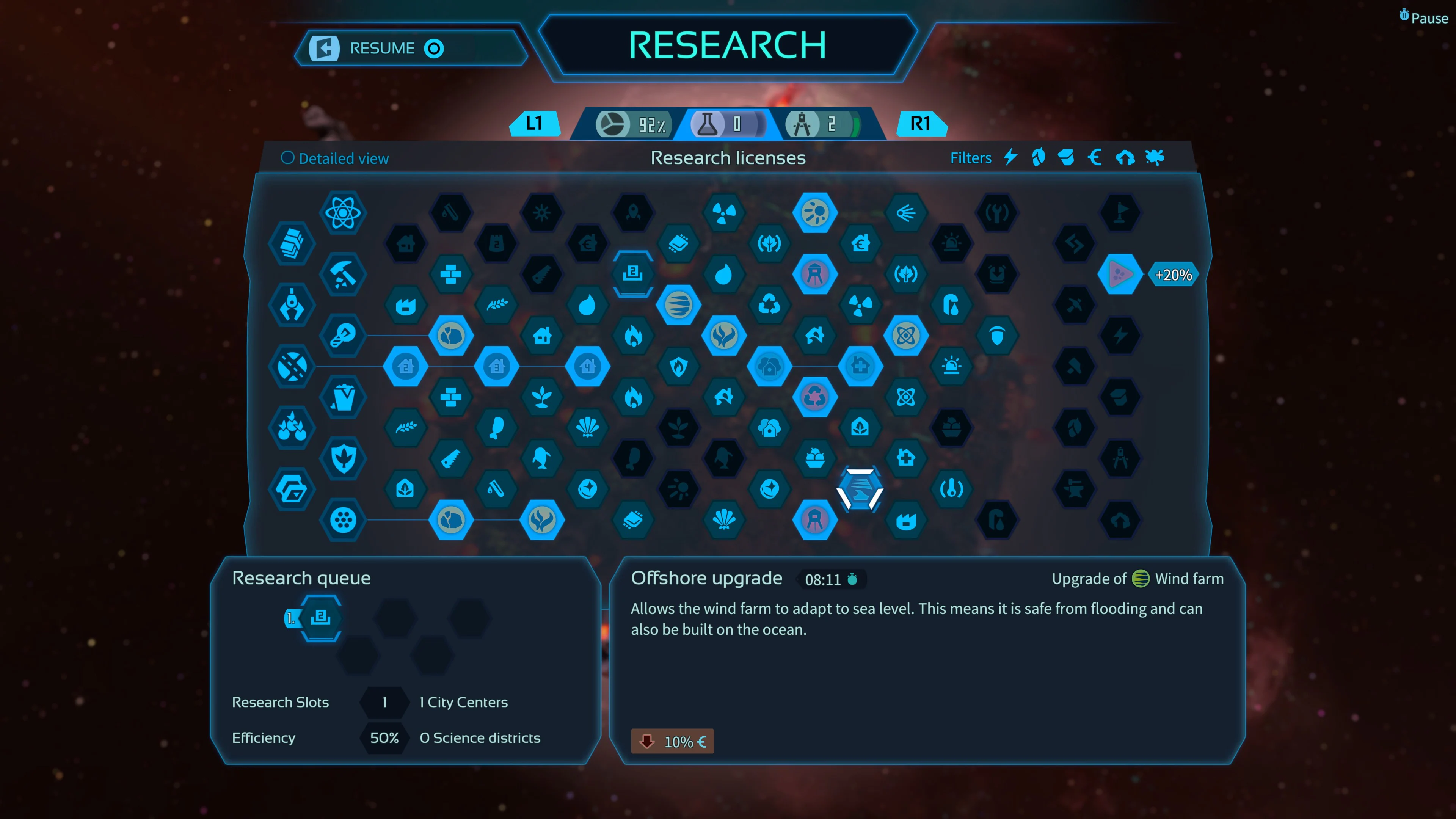Screen dimensions: 1456x819
Task: Toggle the energy lightning filter
Action: (x=1010, y=158)
